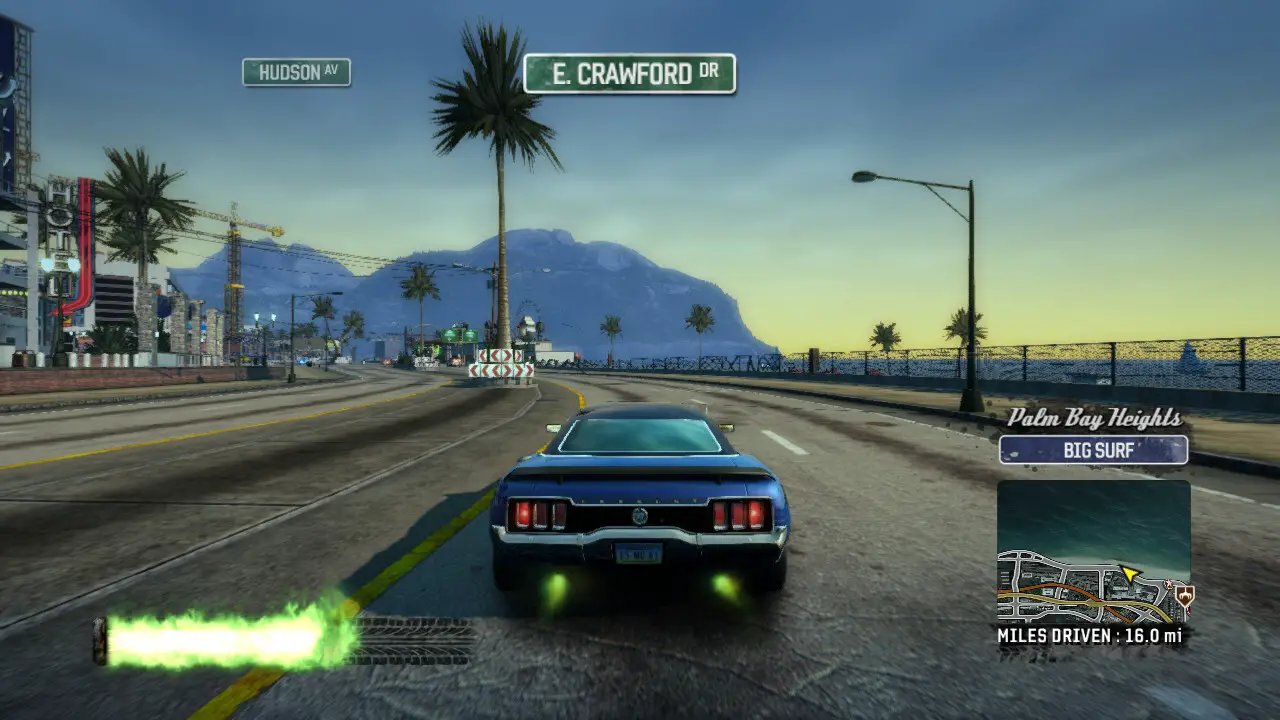Click the white star marker on the minimap
This screenshot has height=720, width=1280.
[1169, 583]
